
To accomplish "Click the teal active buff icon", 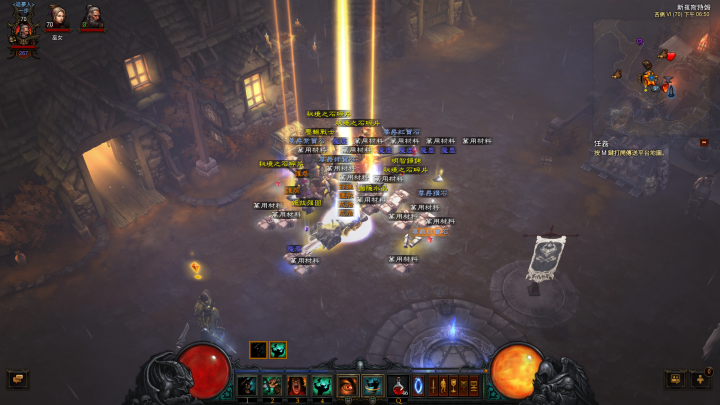I will [x=278, y=349].
